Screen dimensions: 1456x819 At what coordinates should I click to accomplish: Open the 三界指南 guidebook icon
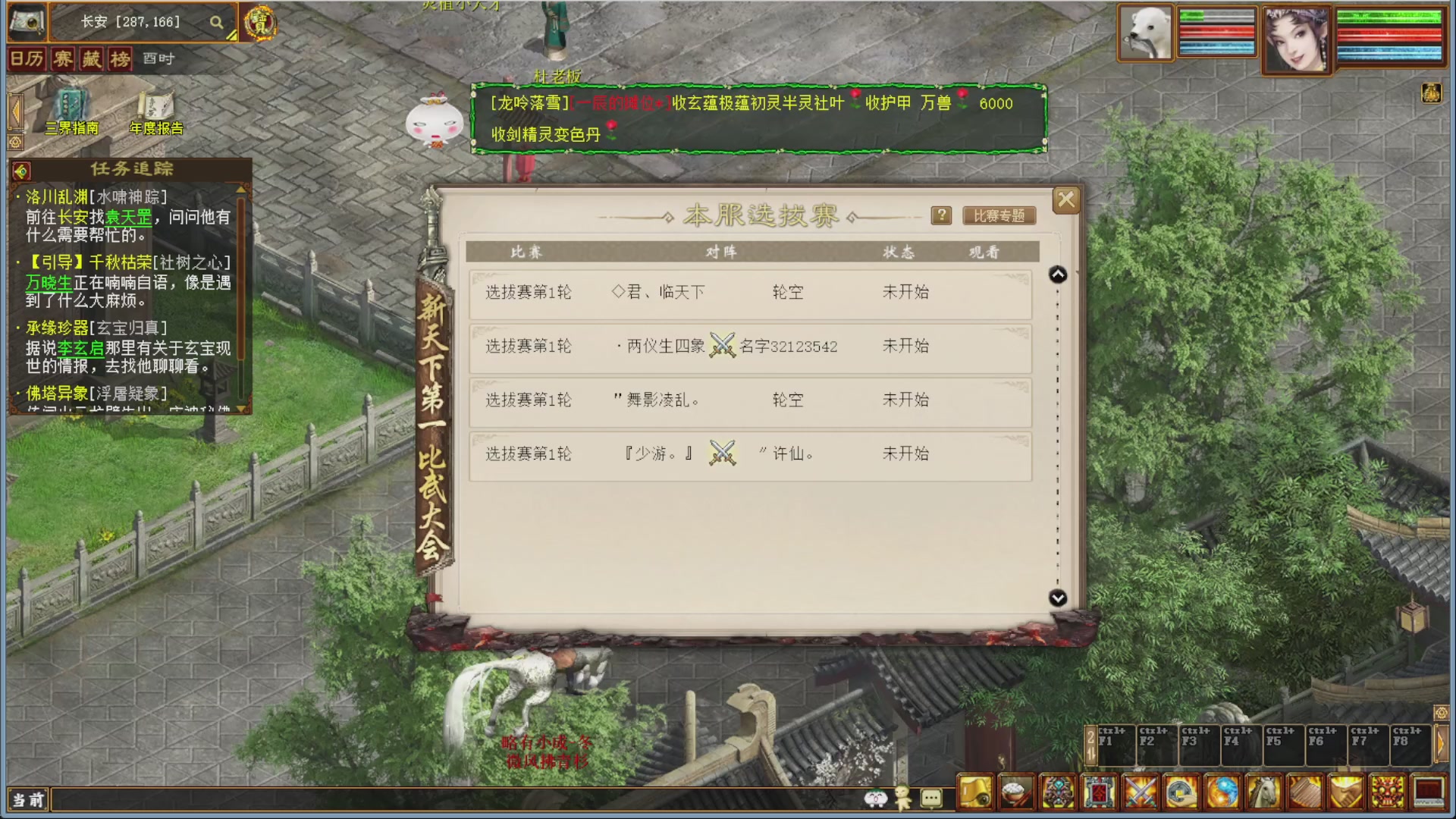70,108
